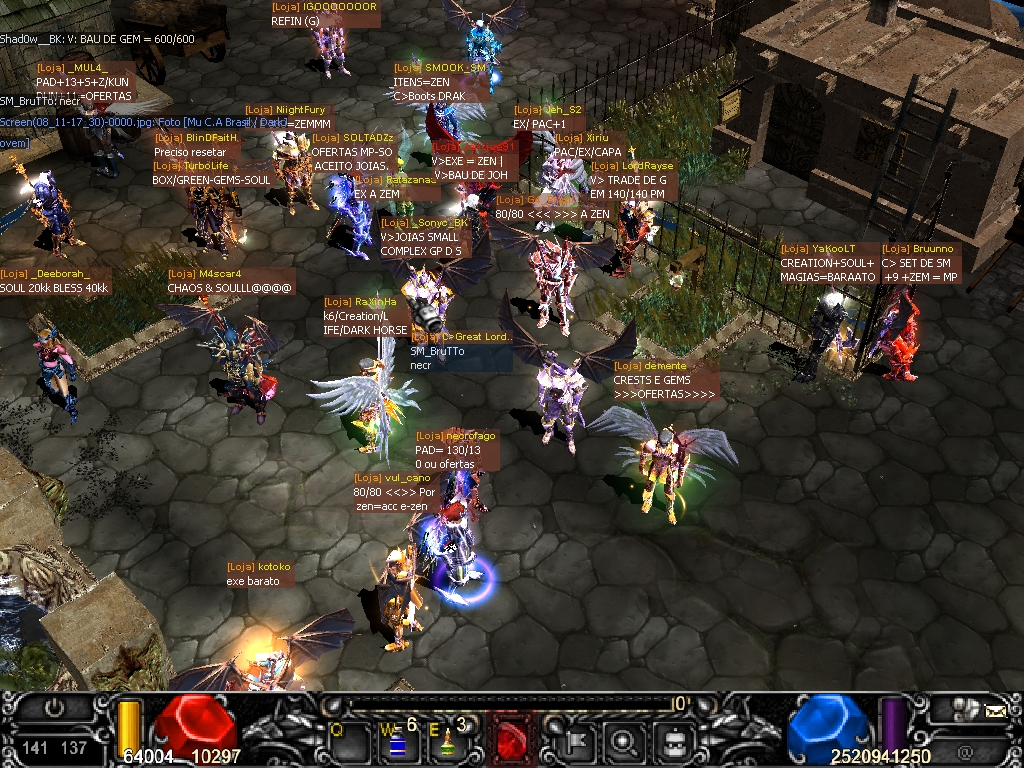Screen dimensions: 1024x768
Task: Open the mail envelope icon
Action: [995, 711]
